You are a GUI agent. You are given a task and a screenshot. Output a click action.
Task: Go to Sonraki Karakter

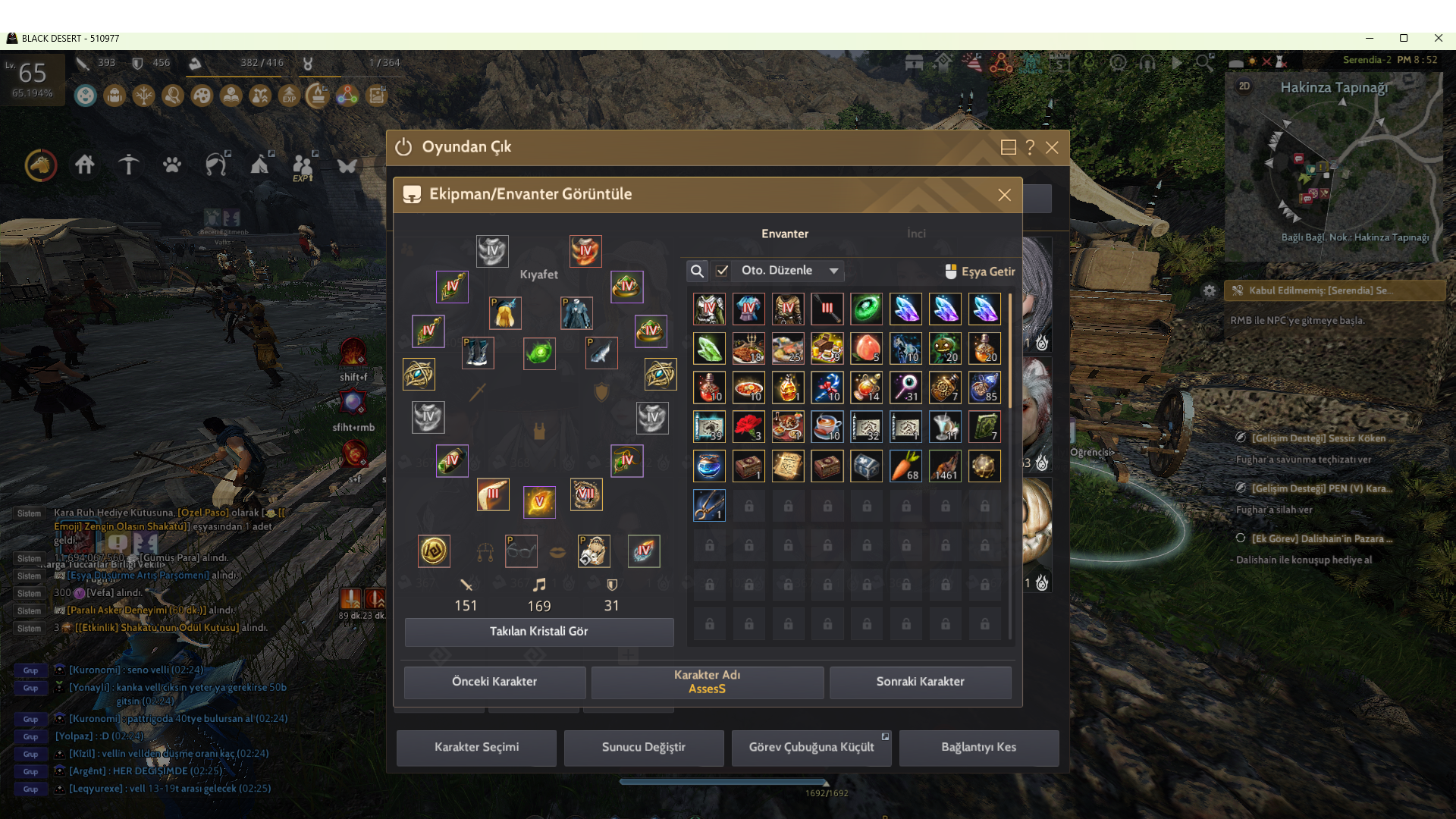point(920,682)
